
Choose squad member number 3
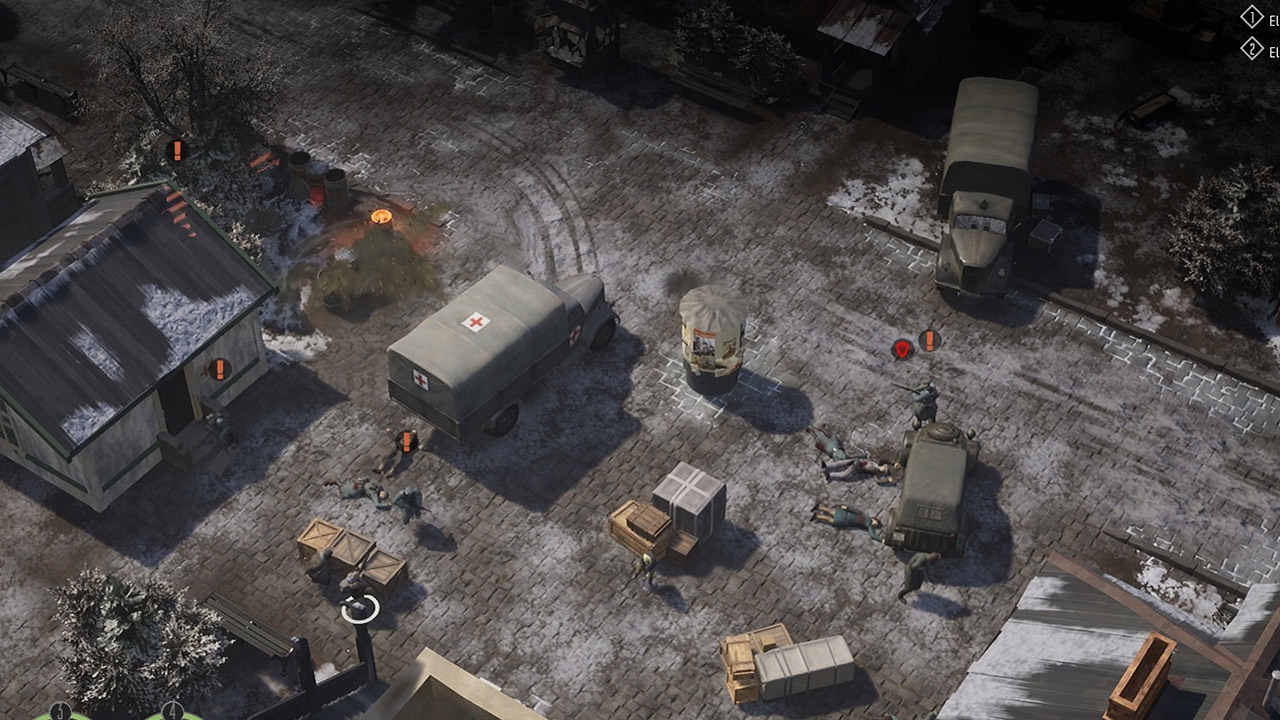[60, 713]
